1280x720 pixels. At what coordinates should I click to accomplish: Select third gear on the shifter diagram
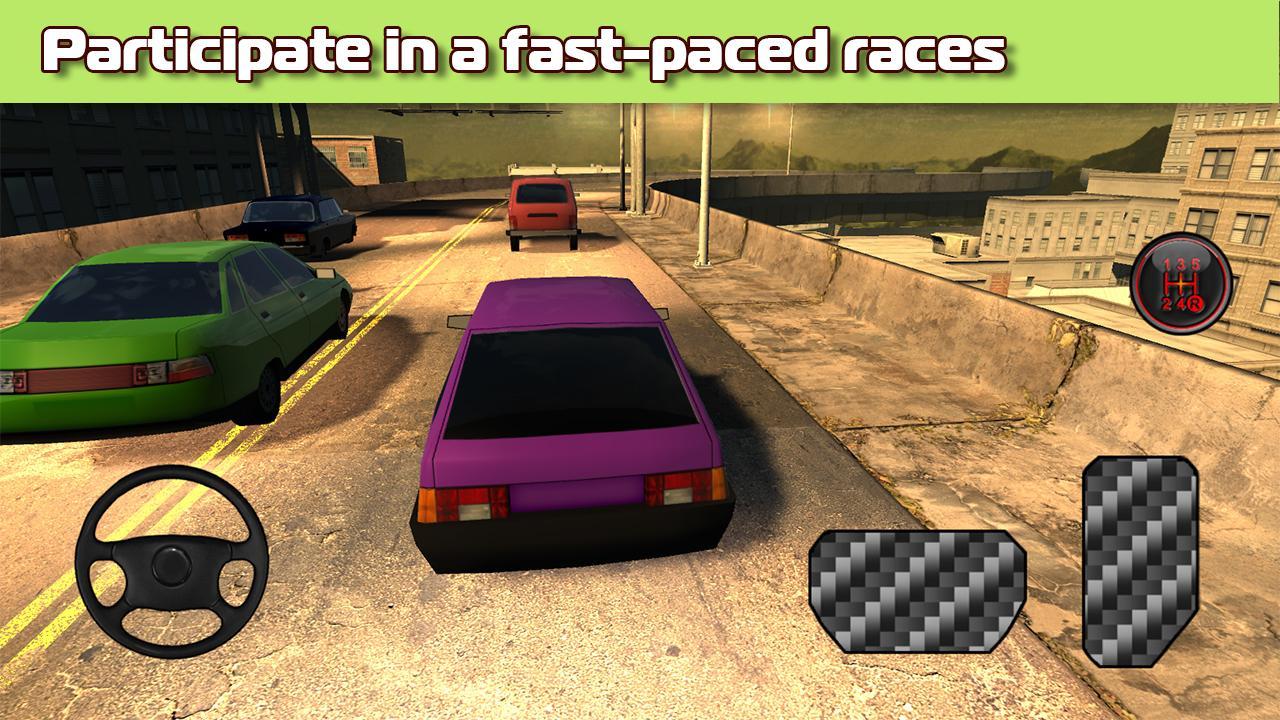(1182, 264)
